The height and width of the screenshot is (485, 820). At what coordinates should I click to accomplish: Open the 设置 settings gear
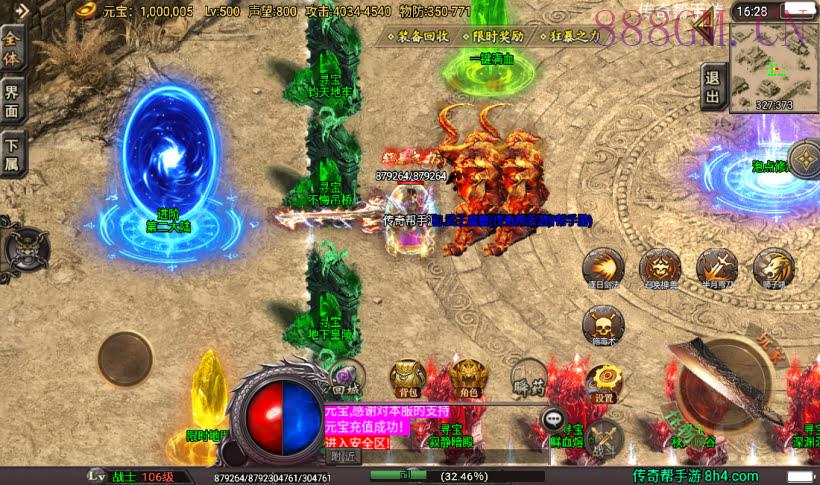coord(604,381)
